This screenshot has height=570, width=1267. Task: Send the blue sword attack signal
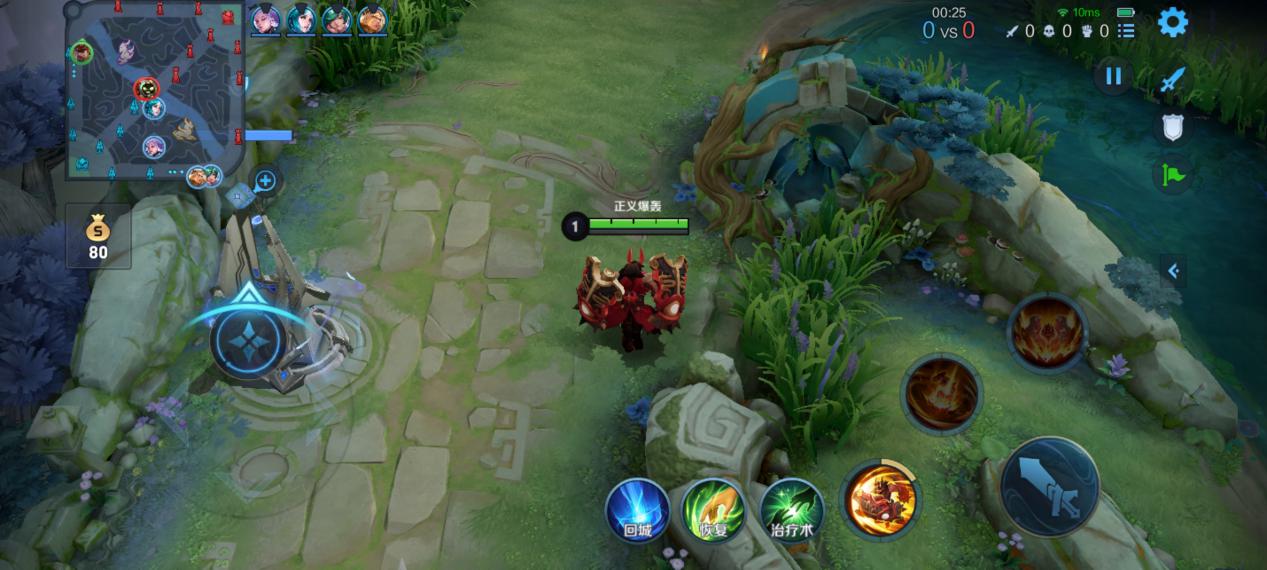[1172, 82]
